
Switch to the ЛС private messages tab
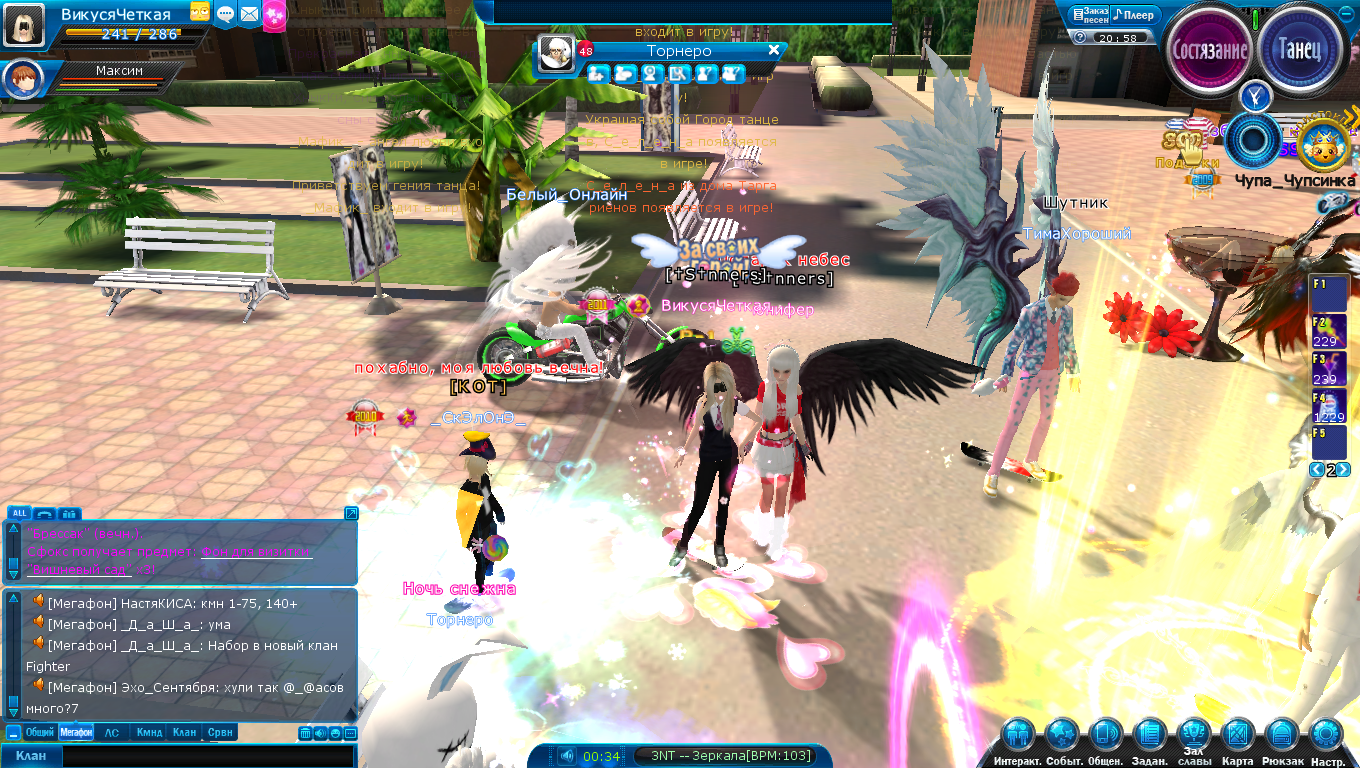pyautogui.click(x=112, y=733)
